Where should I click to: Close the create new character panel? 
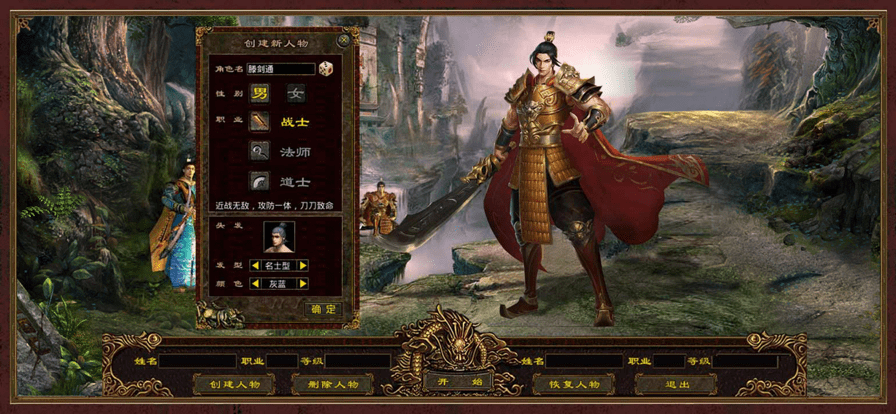[344, 42]
